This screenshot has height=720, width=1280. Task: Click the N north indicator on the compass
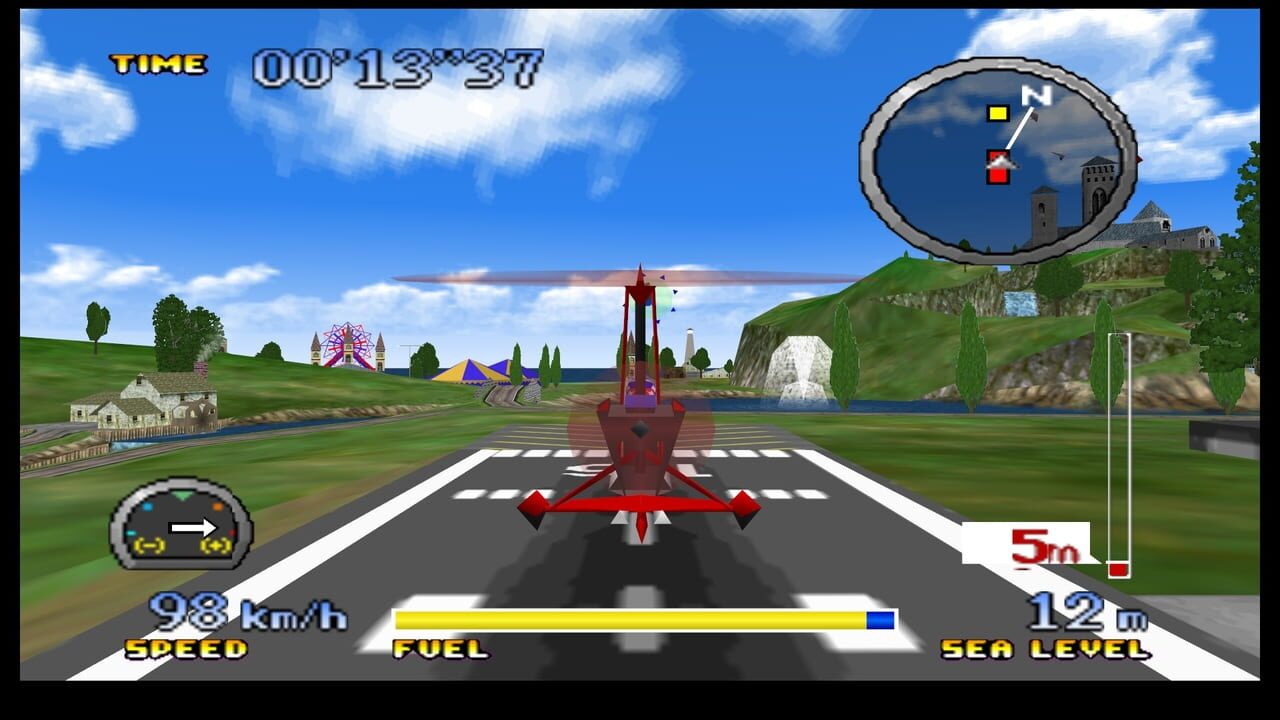pos(1037,95)
